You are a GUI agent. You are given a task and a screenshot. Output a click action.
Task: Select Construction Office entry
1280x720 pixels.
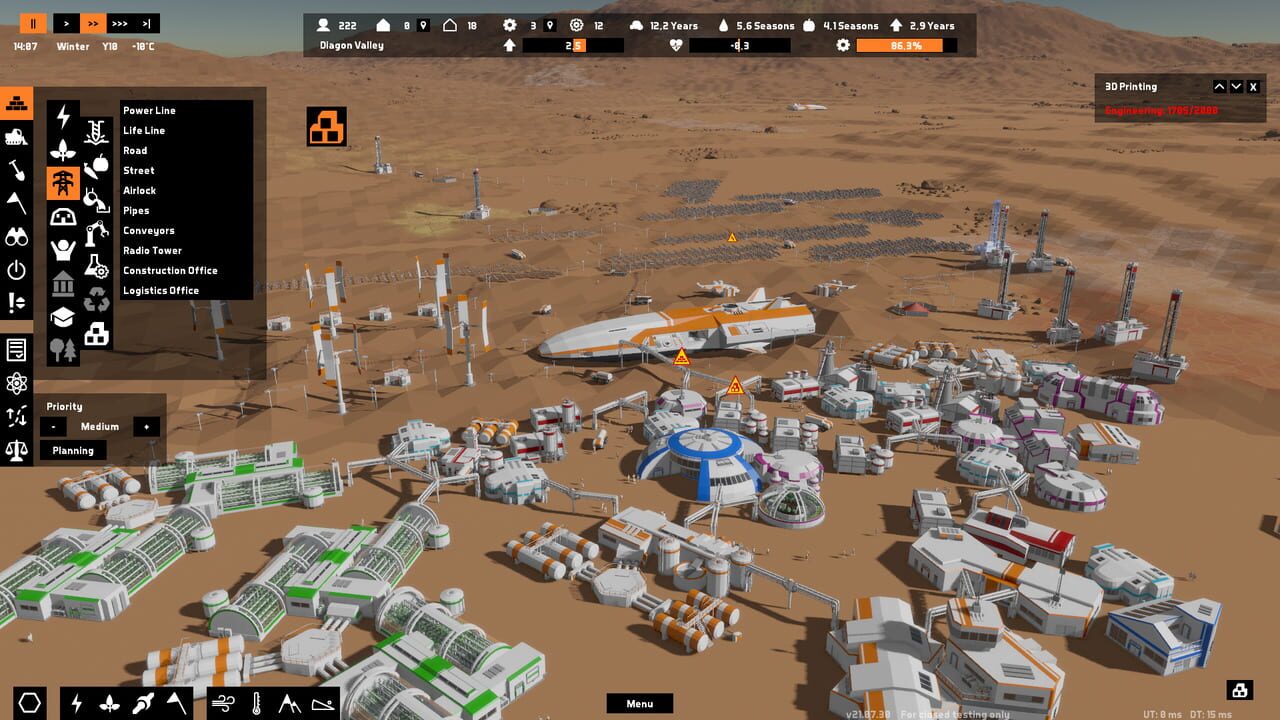point(170,271)
